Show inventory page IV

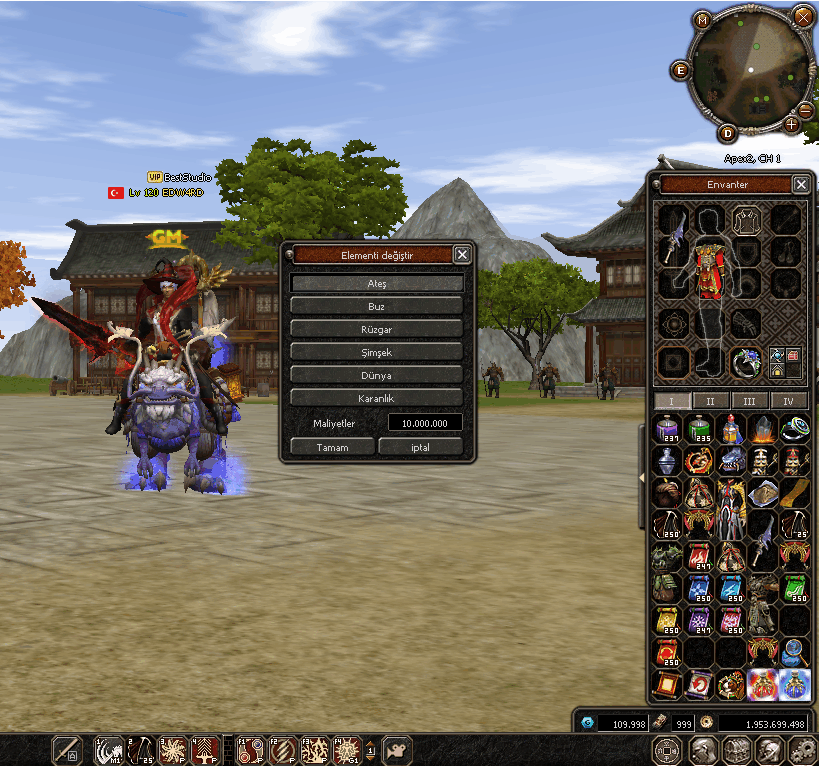789,401
